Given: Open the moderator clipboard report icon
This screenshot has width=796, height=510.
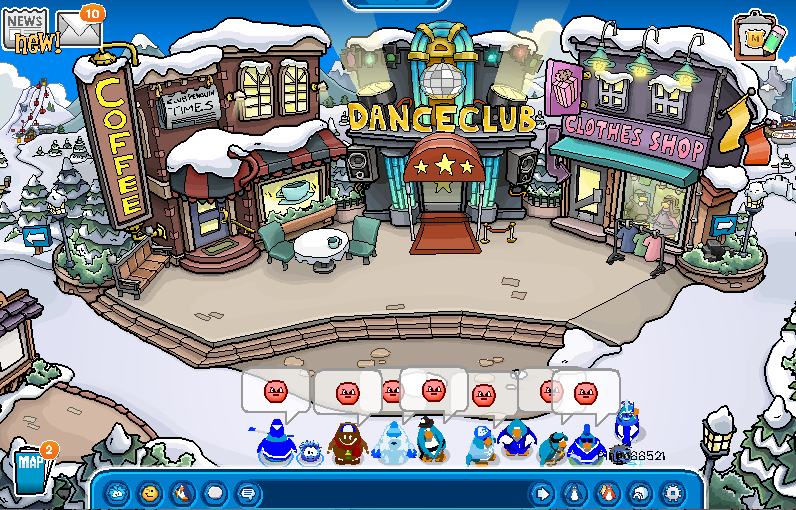Looking at the screenshot, I should point(756,37).
